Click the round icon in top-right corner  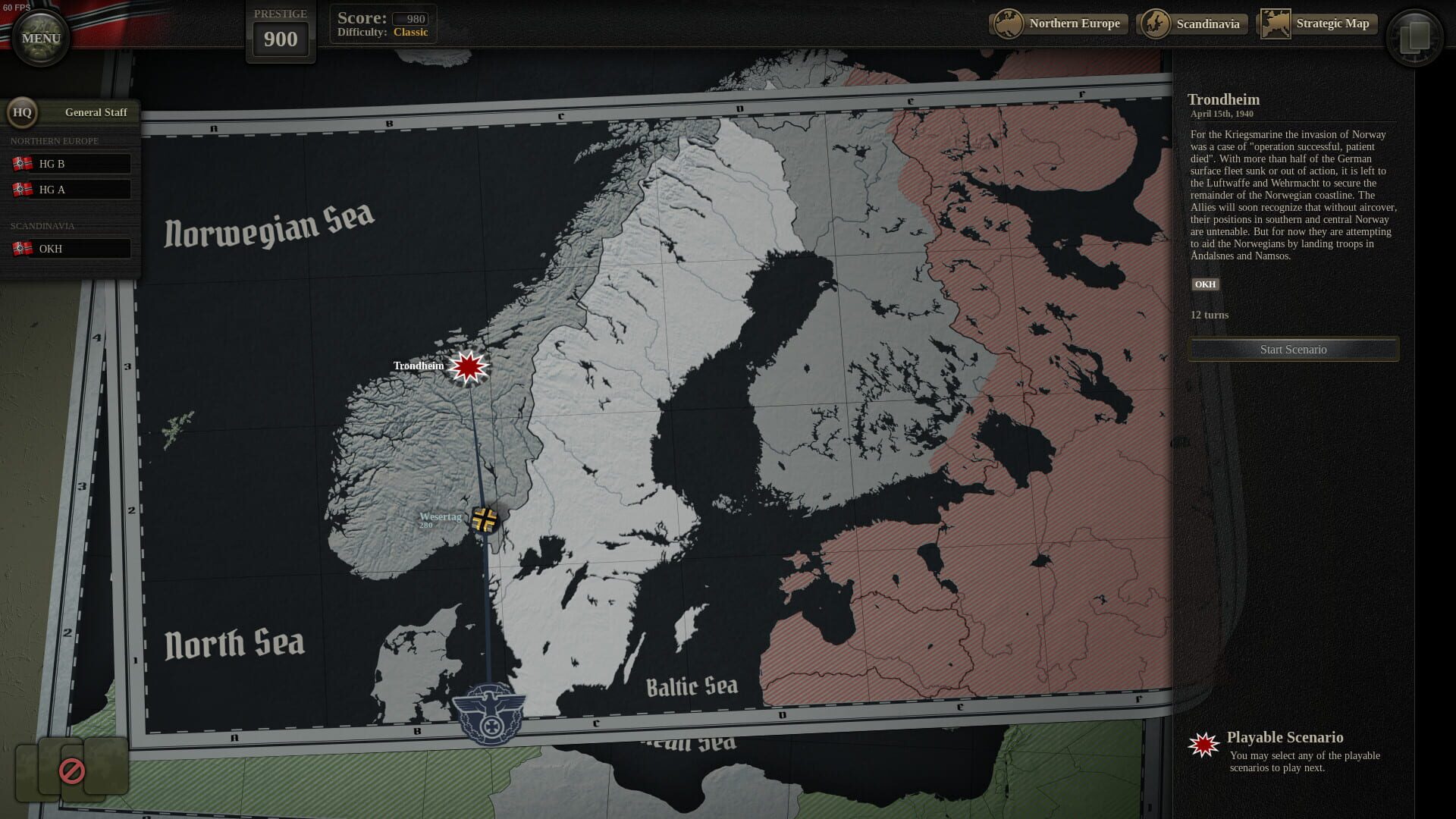click(1417, 36)
